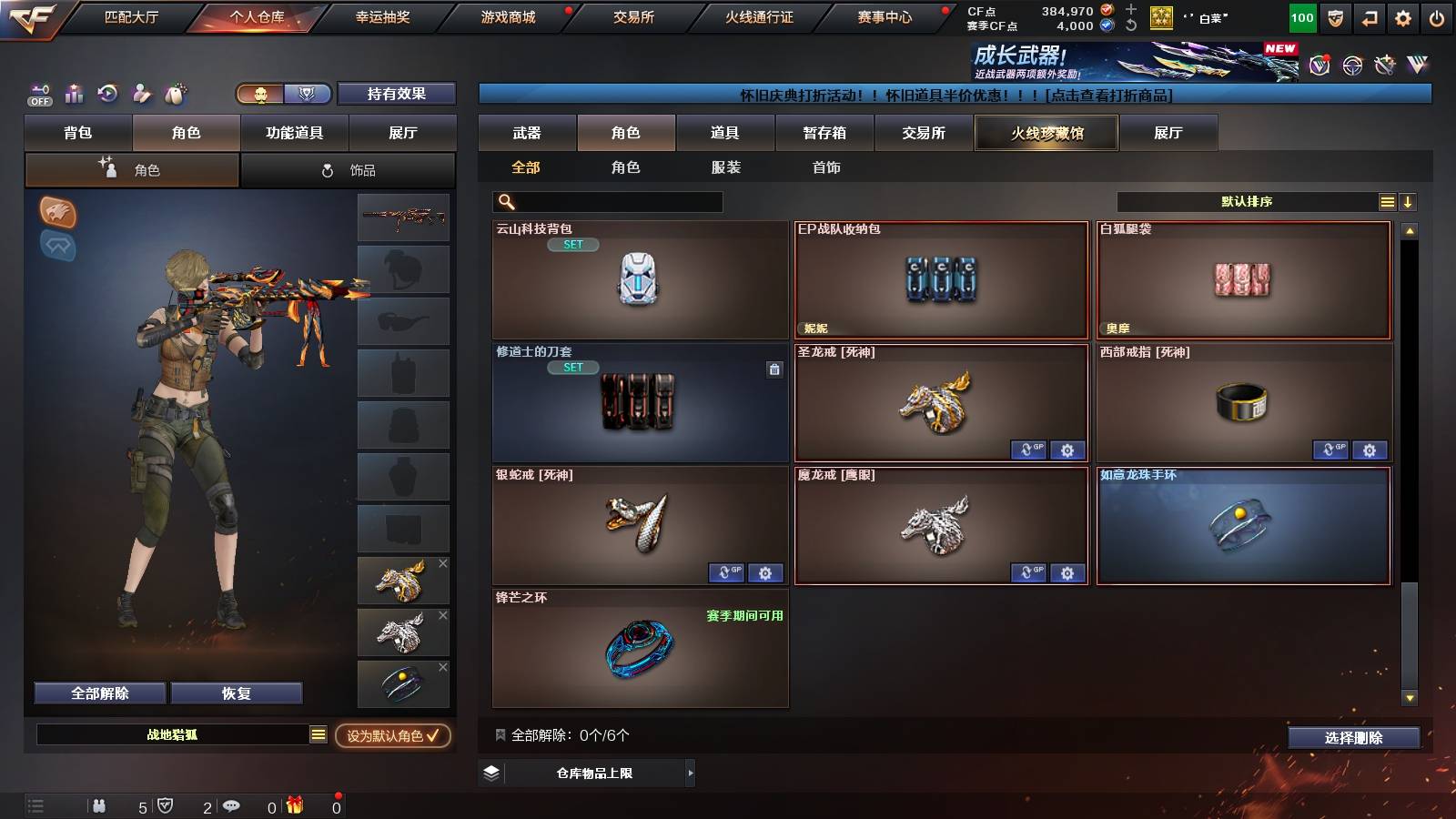Click the replay playback icon in the toolbar
Viewport: 1456px width, 819px height.
pyautogui.click(x=107, y=94)
